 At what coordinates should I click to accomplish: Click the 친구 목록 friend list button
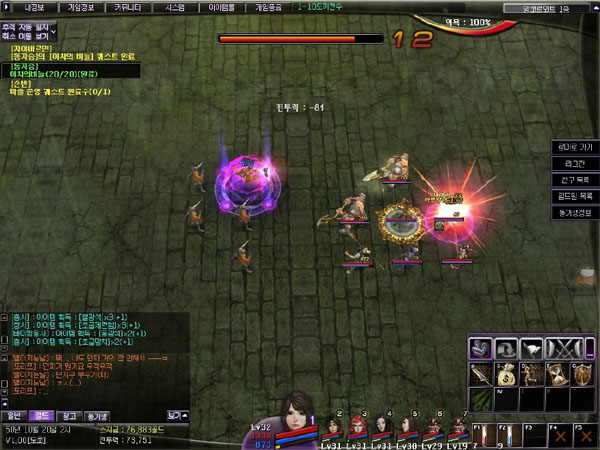click(575, 180)
